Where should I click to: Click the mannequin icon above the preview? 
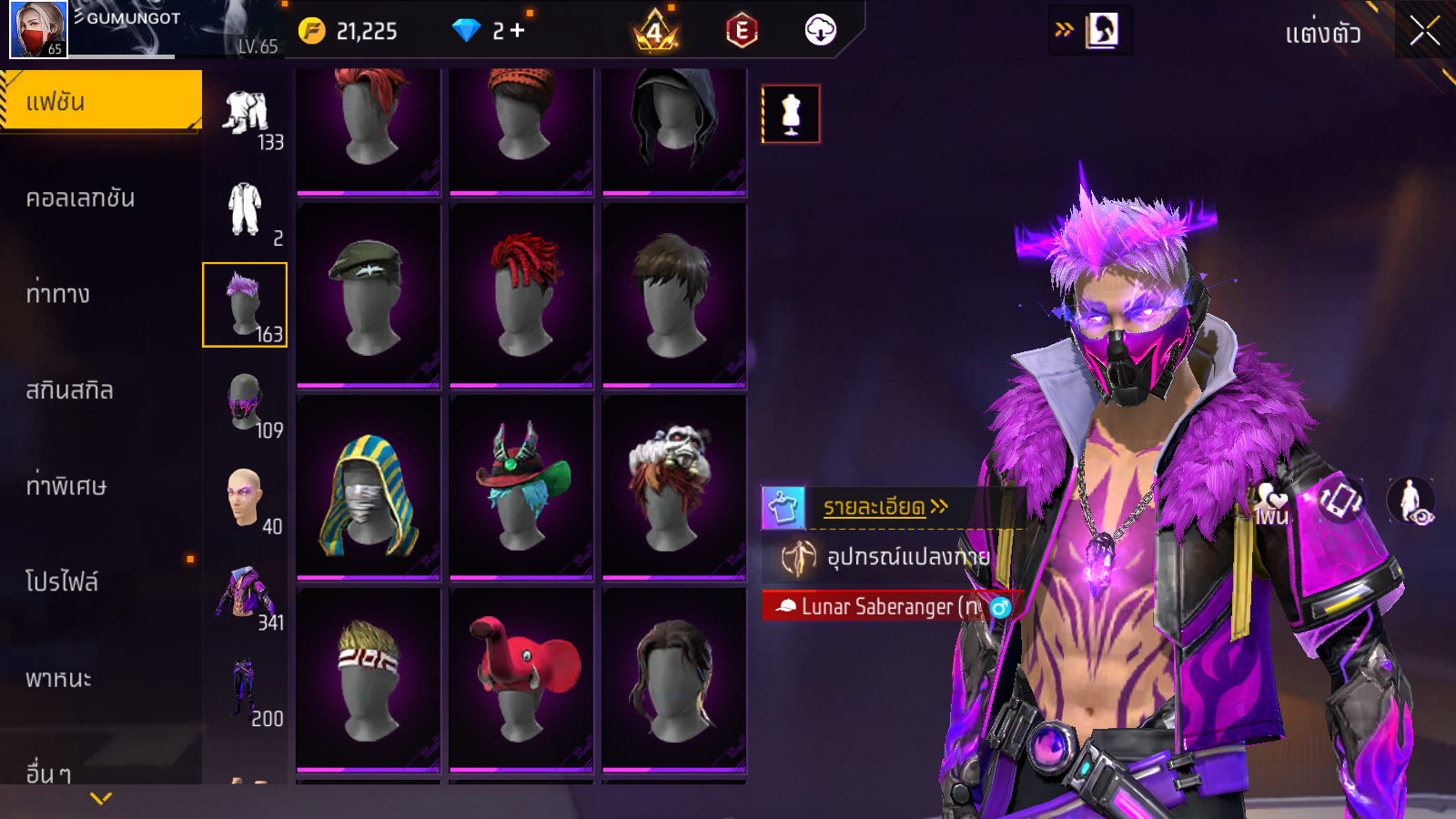click(791, 115)
